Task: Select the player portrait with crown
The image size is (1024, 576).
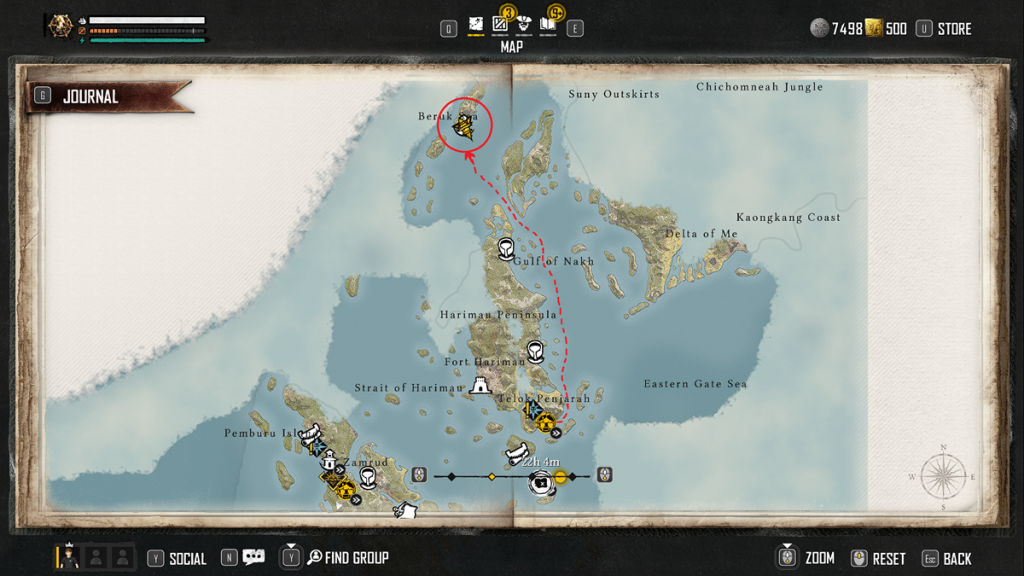Action: point(69,557)
